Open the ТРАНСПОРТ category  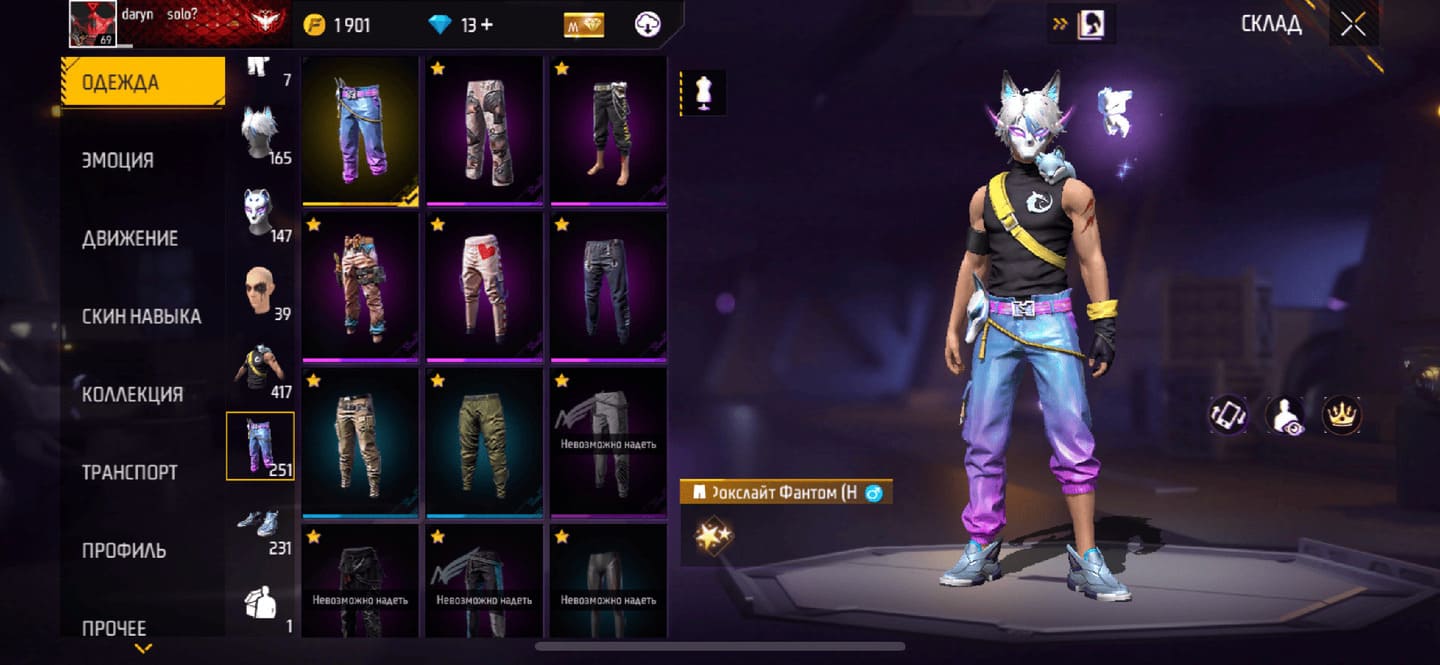click(x=130, y=472)
